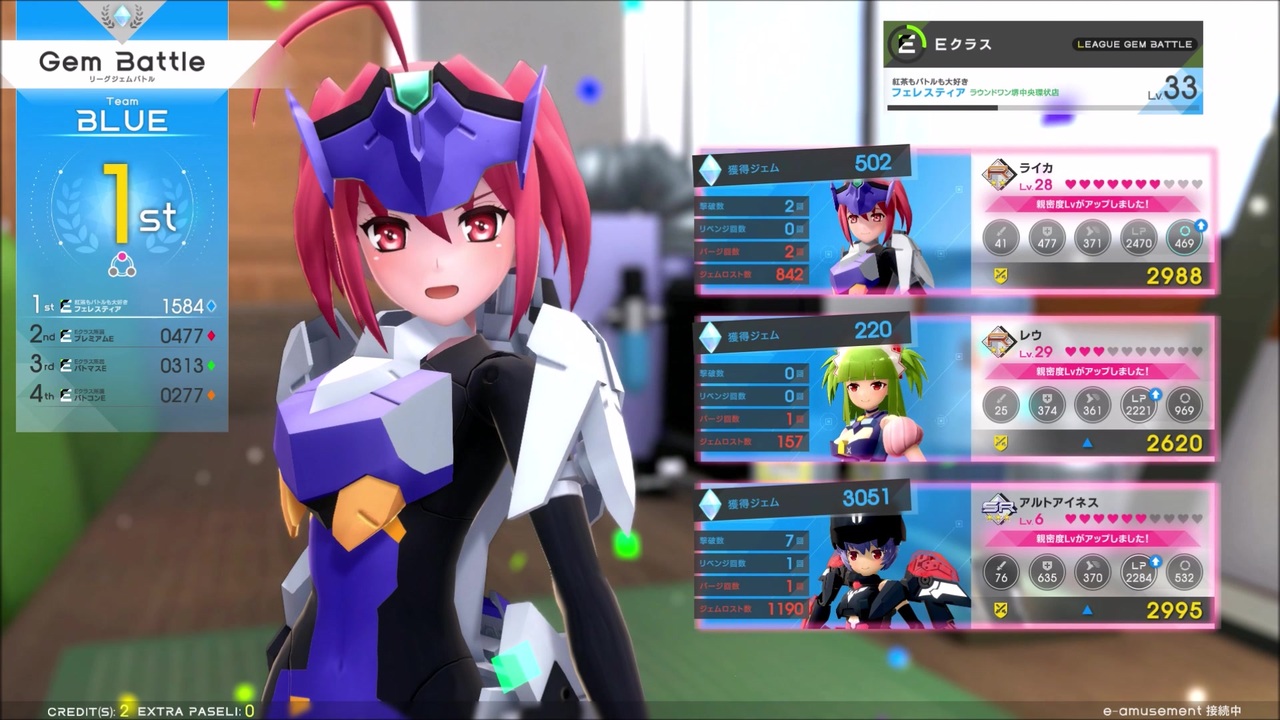This screenshot has width=1280, height=720.
Task: Click the yellow crossed-swords badge on Reu's card
Action: [1001, 440]
